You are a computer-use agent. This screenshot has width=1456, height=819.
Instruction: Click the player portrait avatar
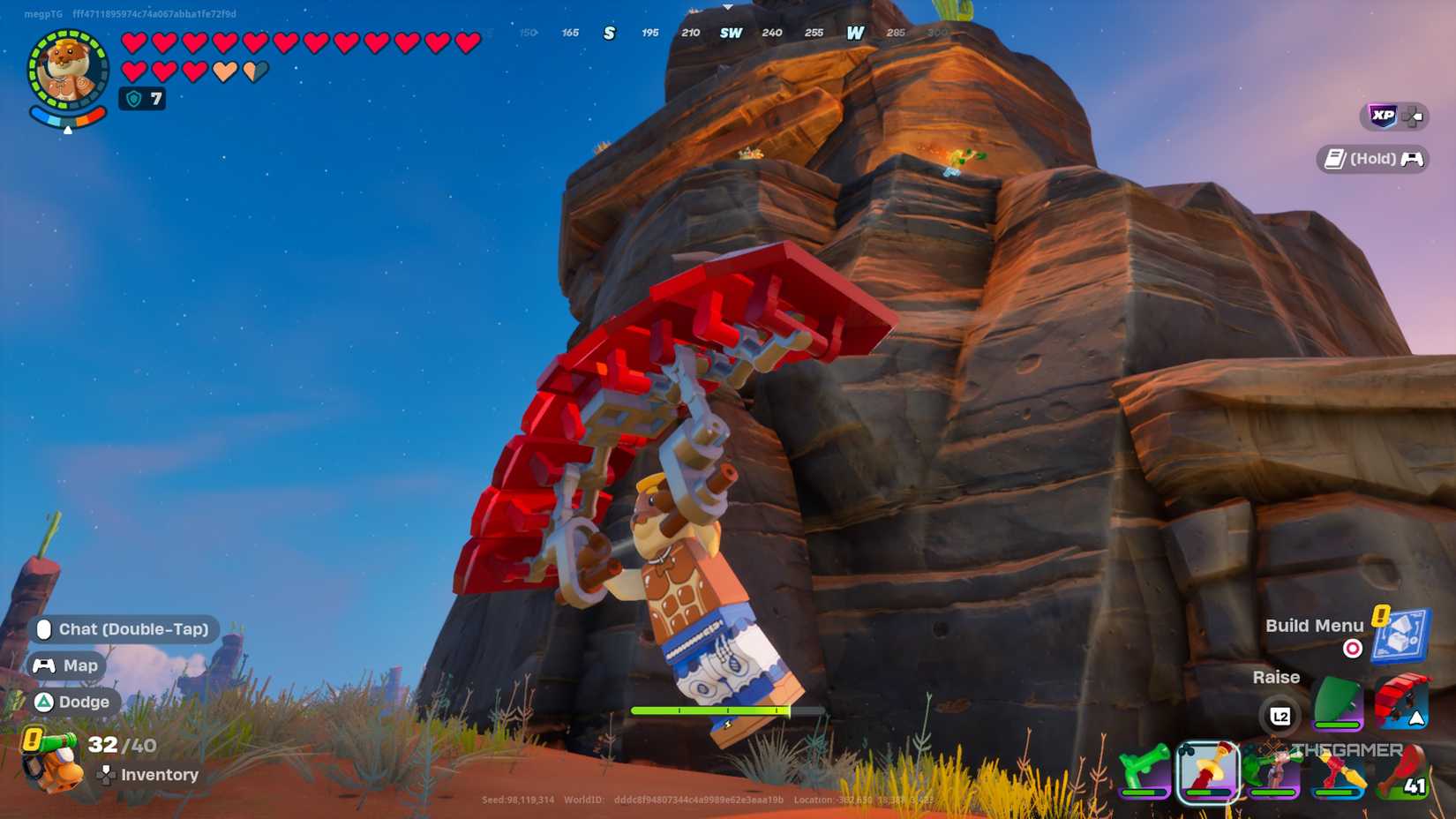point(66,66)
